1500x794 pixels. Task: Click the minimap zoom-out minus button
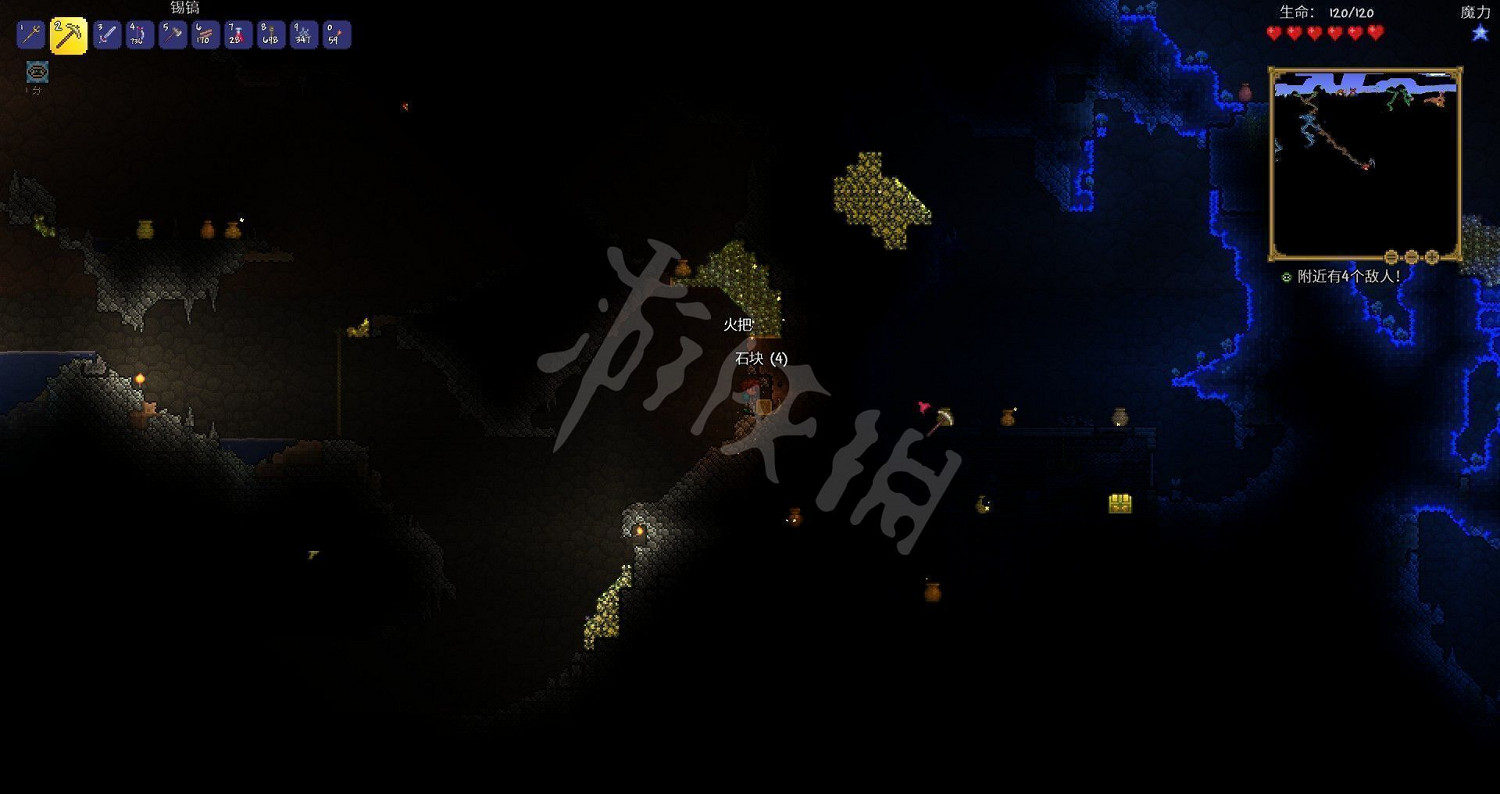(1392, 256)
